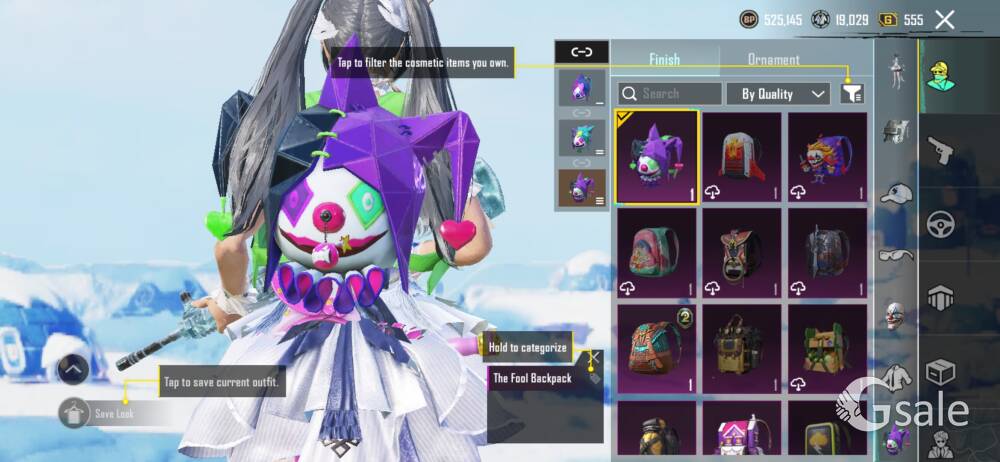Show the helmet cosmetics category
This screenshot has height=462, width=1000.
[x=896, y=130]
